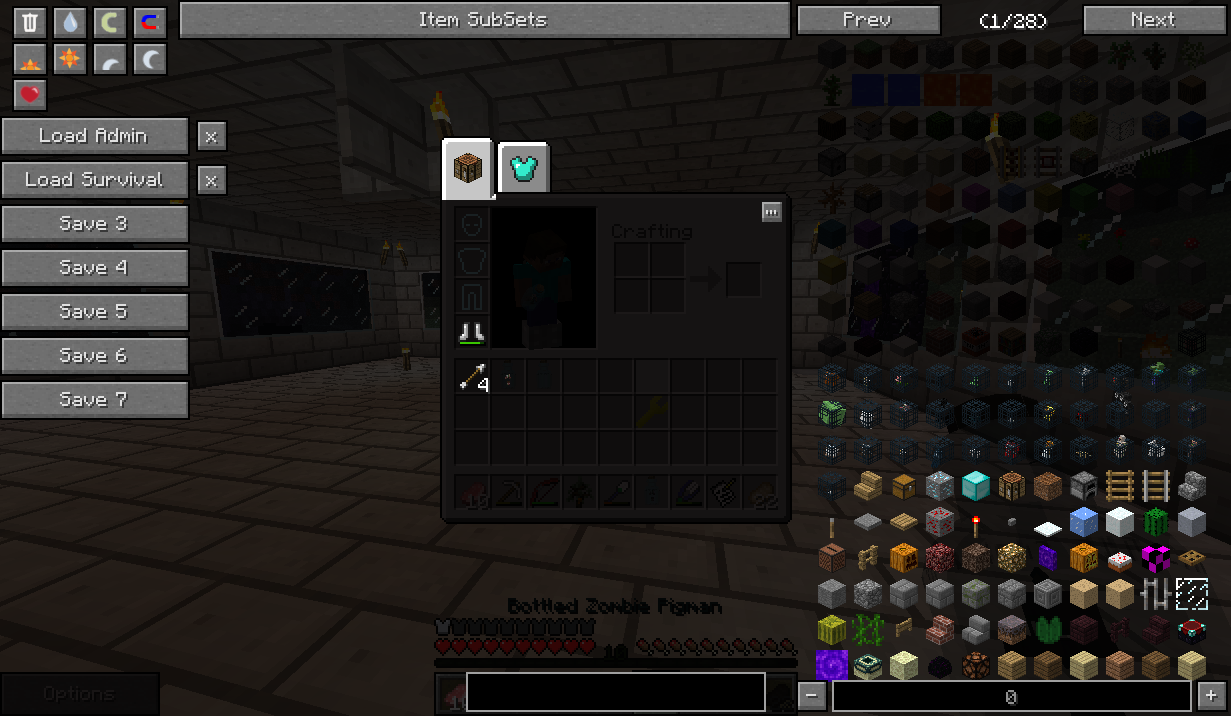Load the Survival inventory save

point(94,180)
